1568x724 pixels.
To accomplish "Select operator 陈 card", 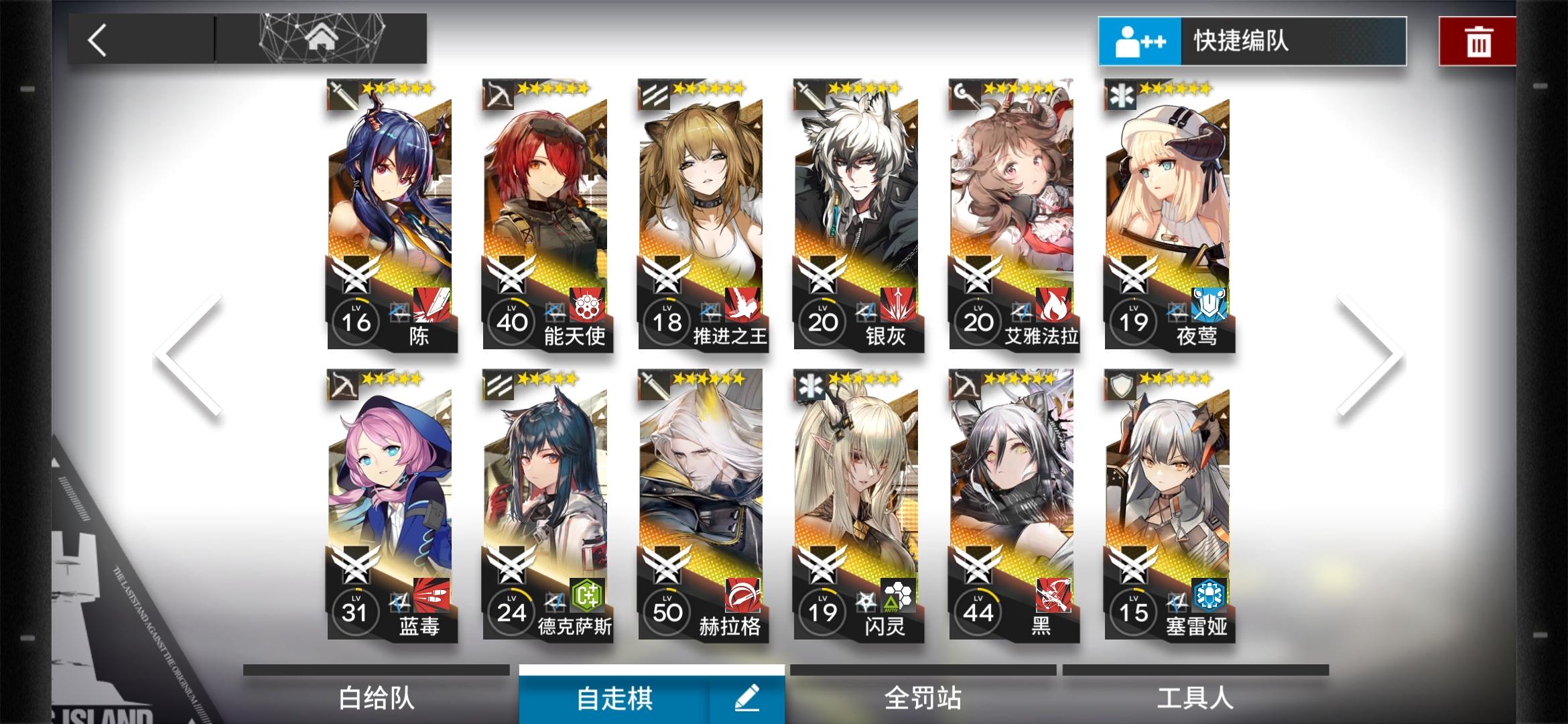I will coord(391,215).
